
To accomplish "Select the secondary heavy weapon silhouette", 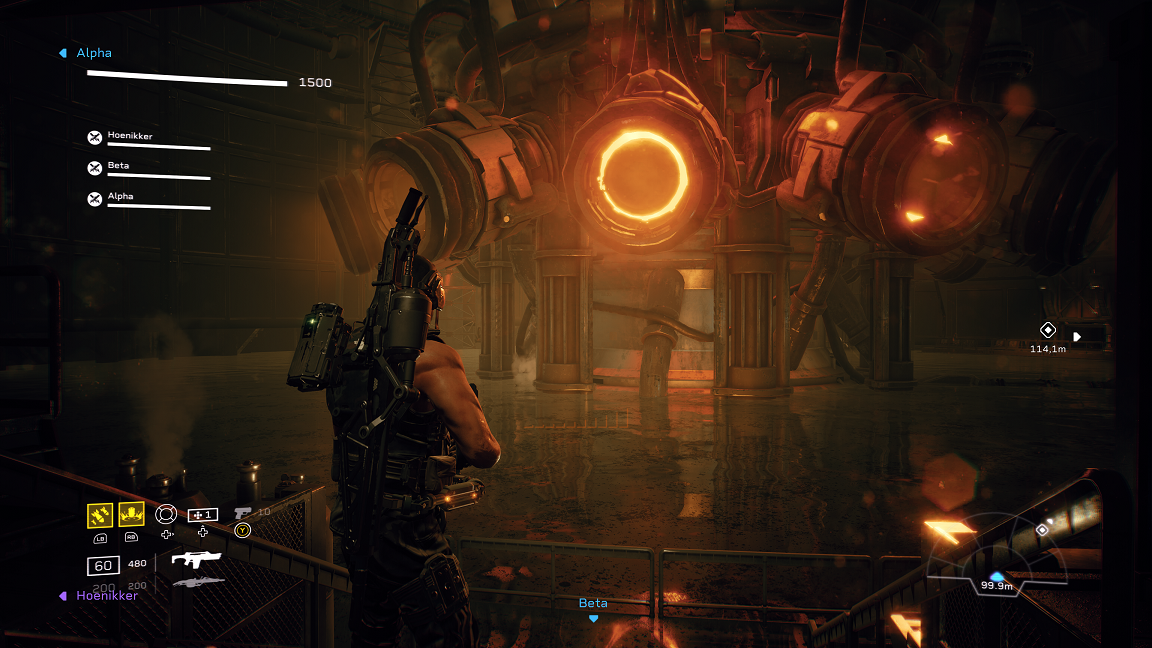I will (x=198, y=582).
